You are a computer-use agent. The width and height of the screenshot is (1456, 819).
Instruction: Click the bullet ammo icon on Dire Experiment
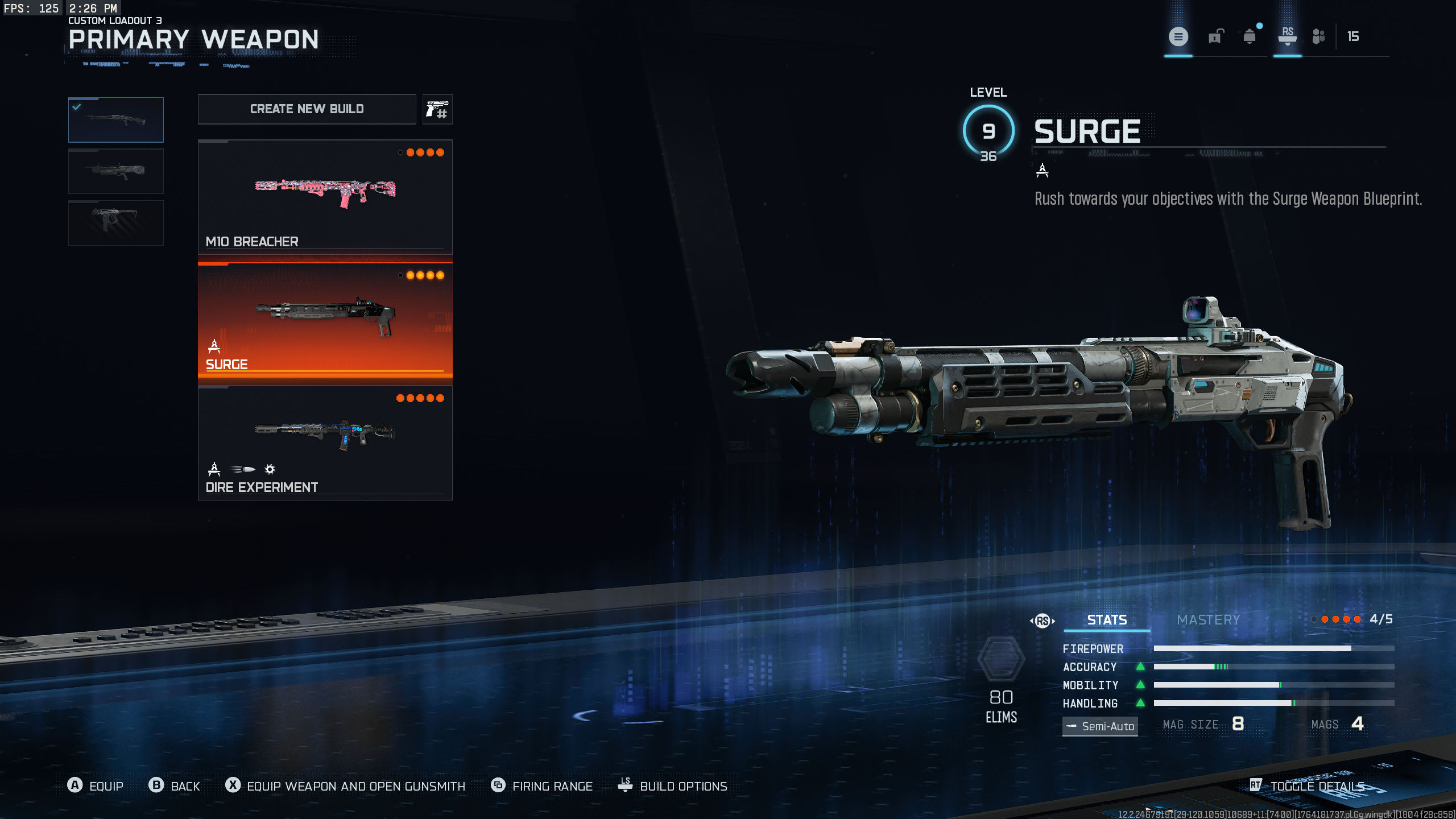(x=242, y=469)
